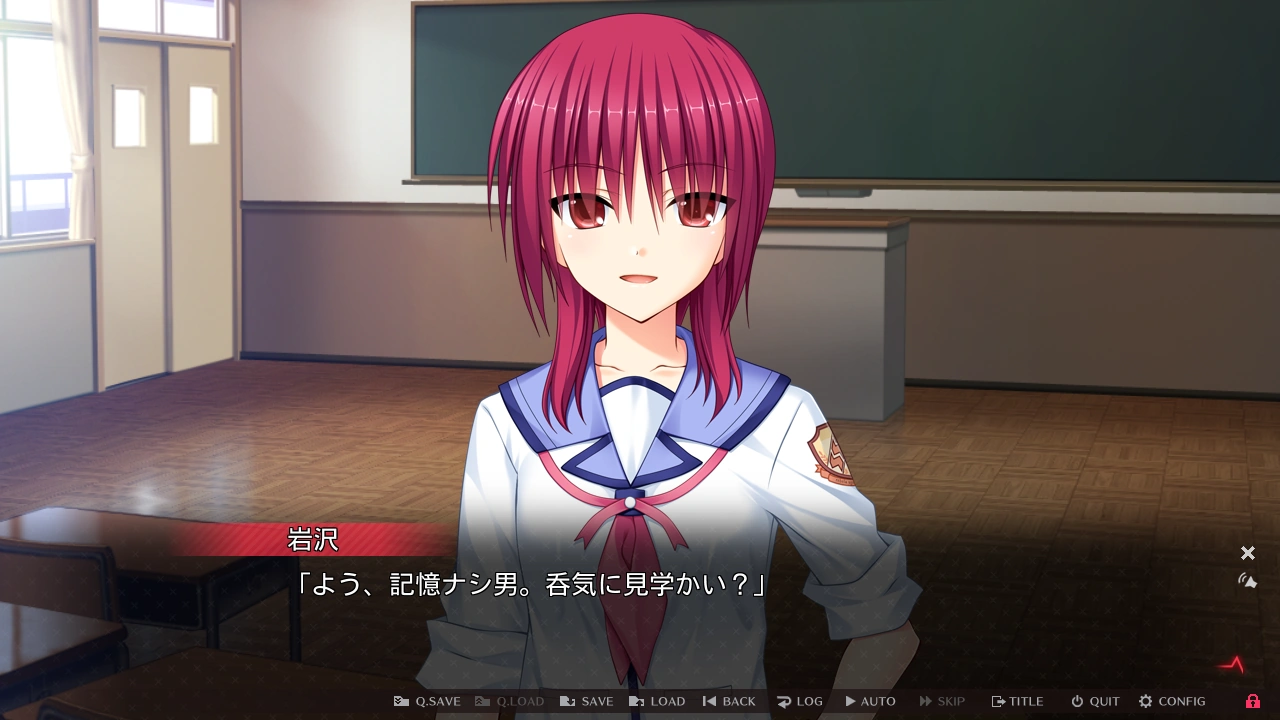
Task: Hide the message window with the X
Action: [1247, 552]
